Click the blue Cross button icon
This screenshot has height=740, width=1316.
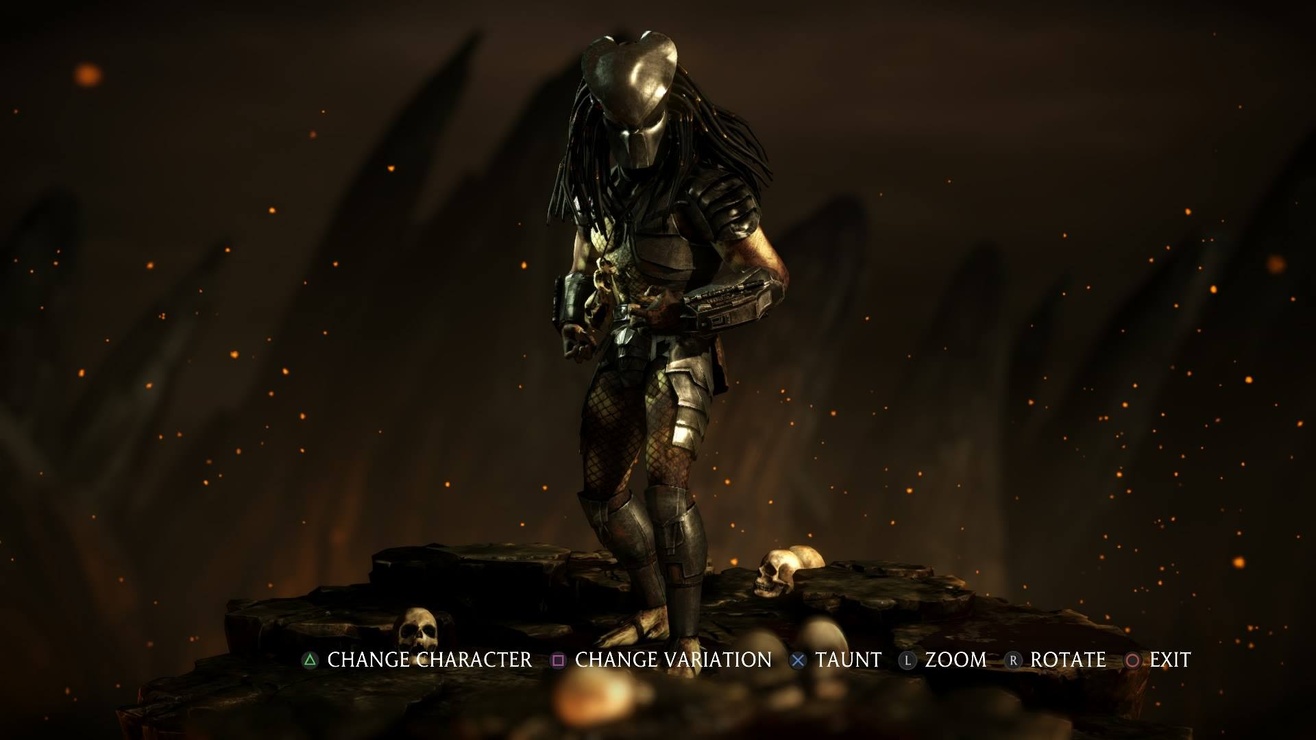[x=797, y=660]
